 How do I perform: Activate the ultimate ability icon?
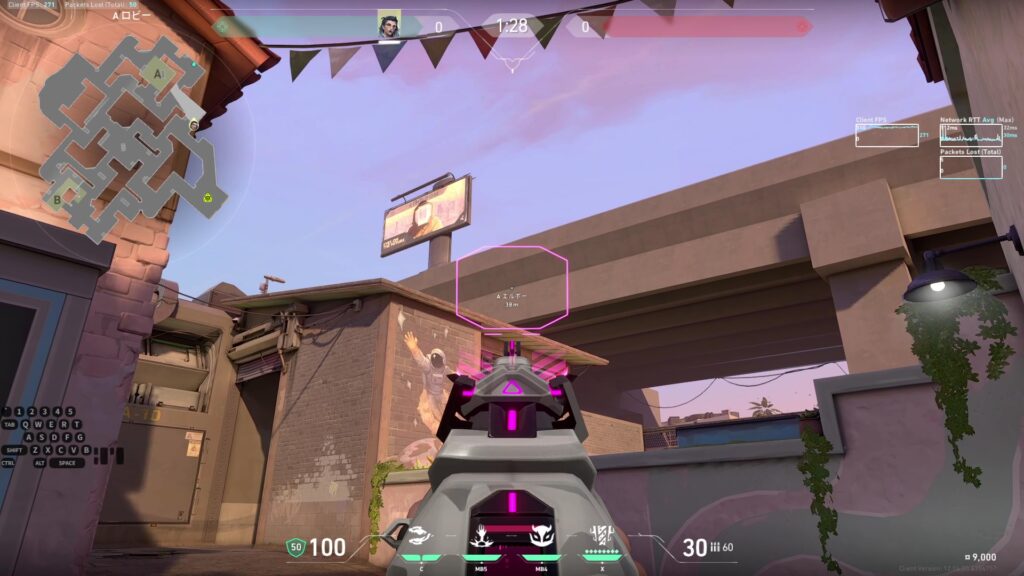(x=601, y=536)
